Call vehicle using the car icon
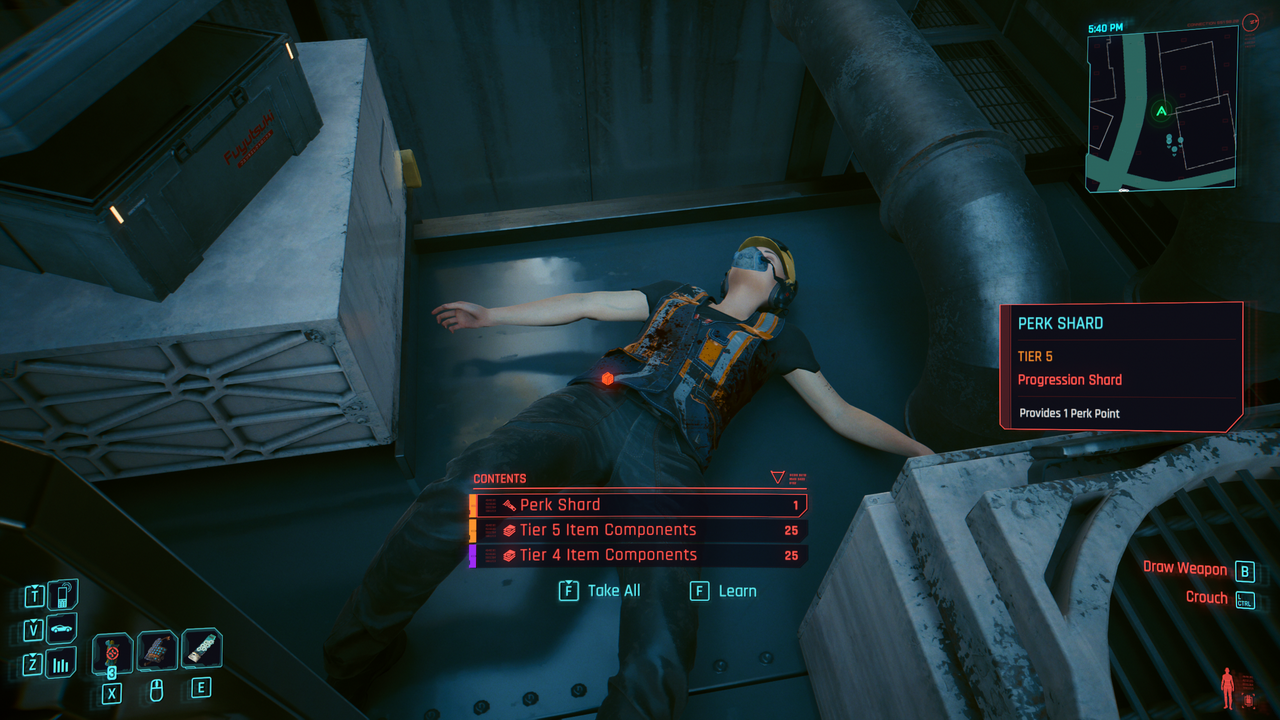 62,629
